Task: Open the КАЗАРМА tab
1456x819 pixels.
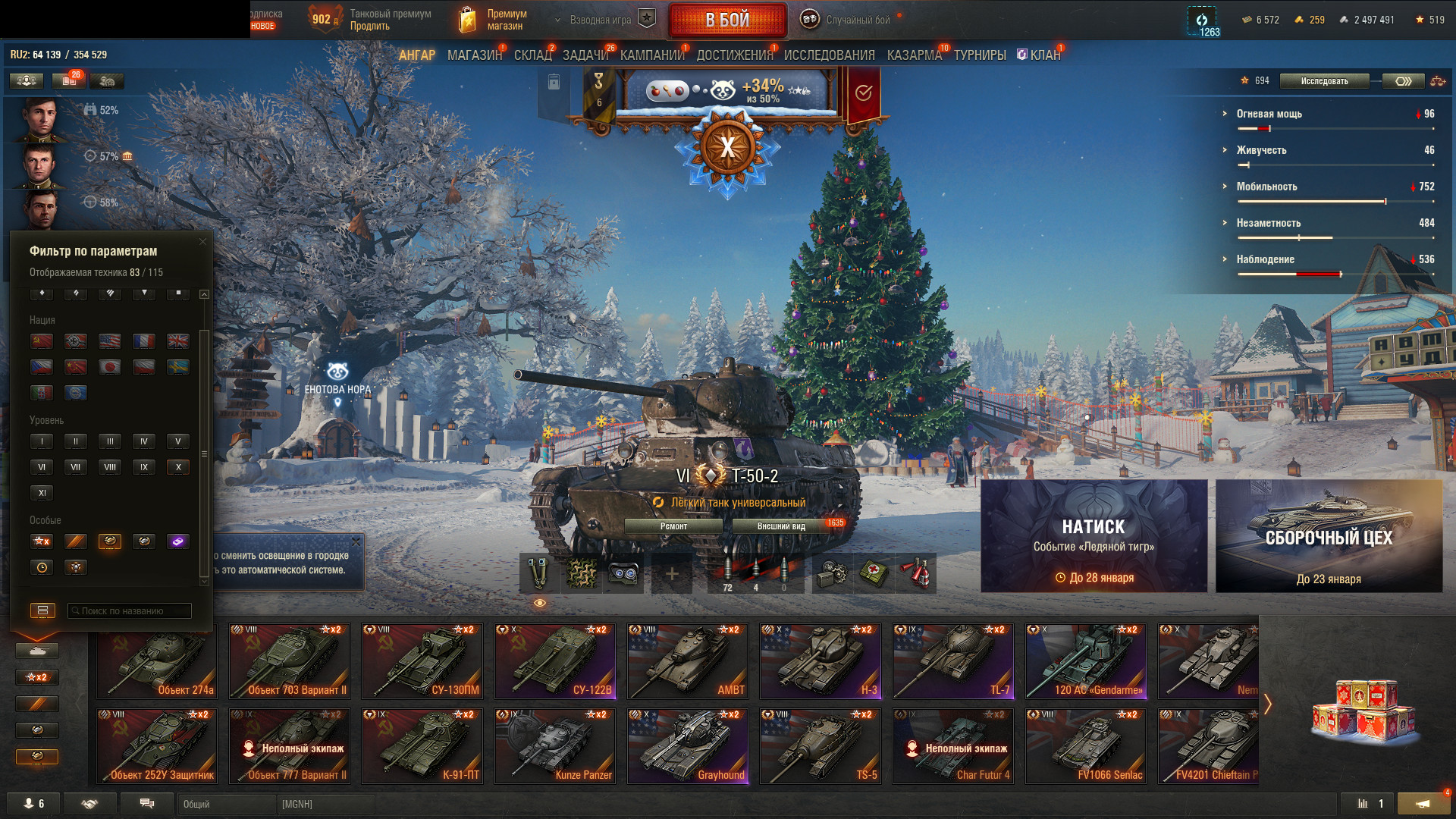Action: (914, 55)
